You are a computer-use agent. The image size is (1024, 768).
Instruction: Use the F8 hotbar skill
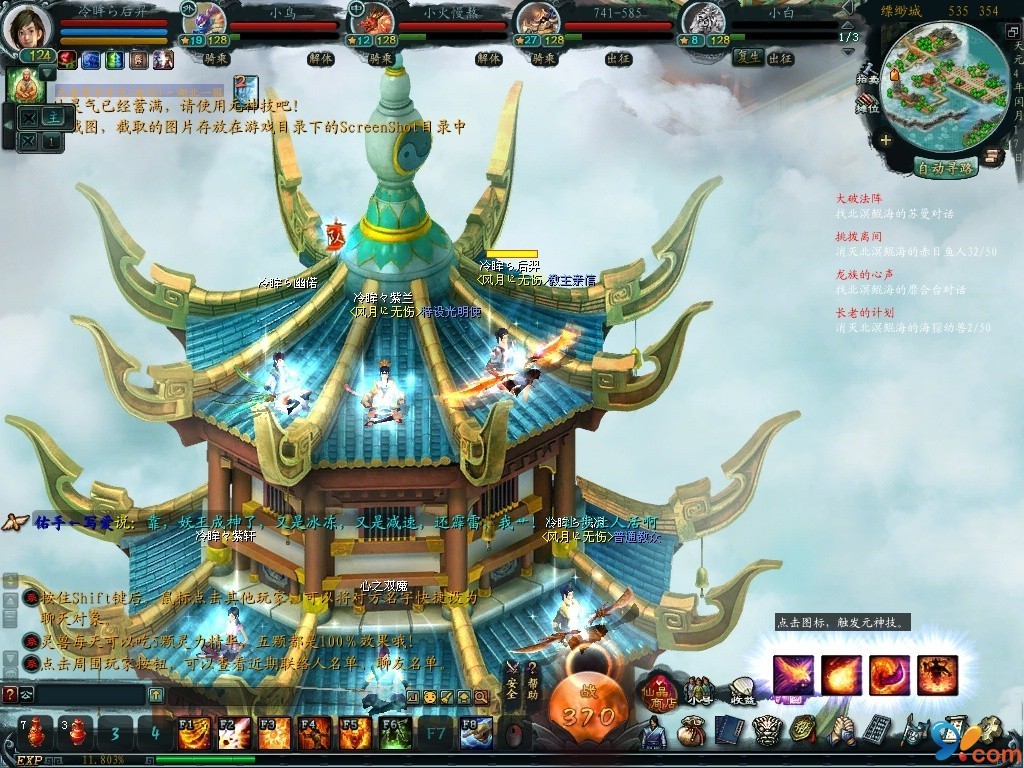coord(475,733)
